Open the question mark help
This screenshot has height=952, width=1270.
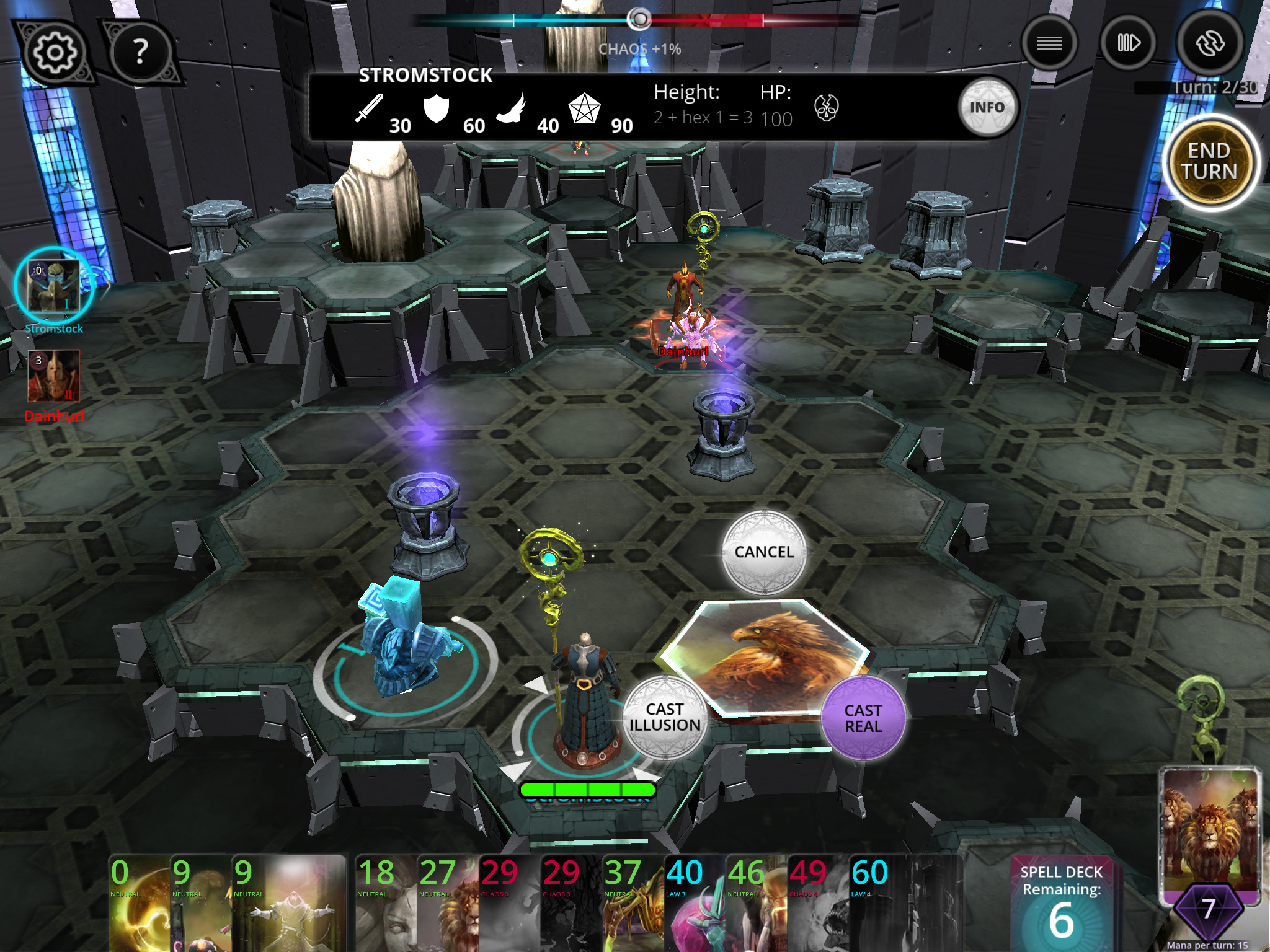pos(141,52)
